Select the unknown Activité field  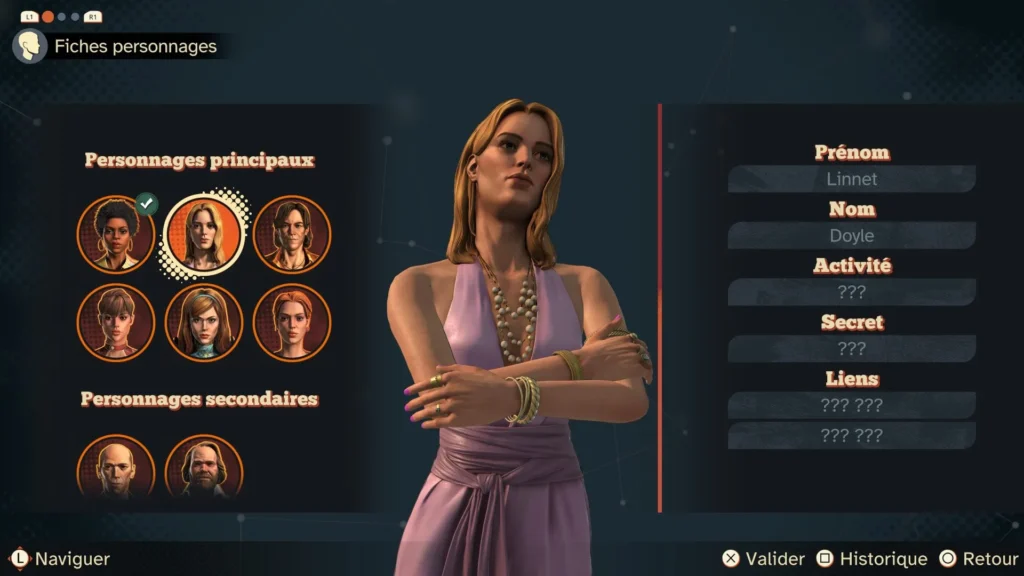click(851, 292)
